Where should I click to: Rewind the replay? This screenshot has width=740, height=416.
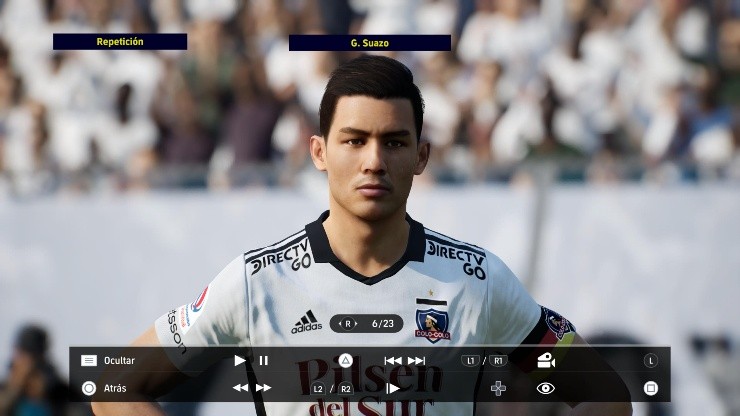(x=240, y=388)
